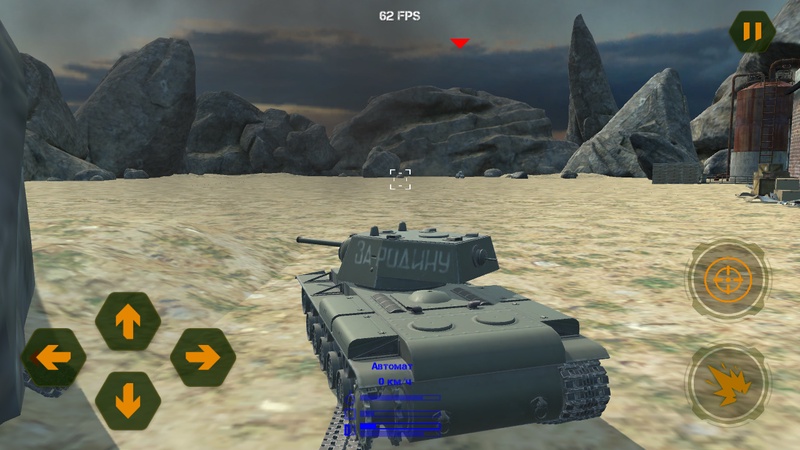Activate the crosshair aim button

pos(727,279)
